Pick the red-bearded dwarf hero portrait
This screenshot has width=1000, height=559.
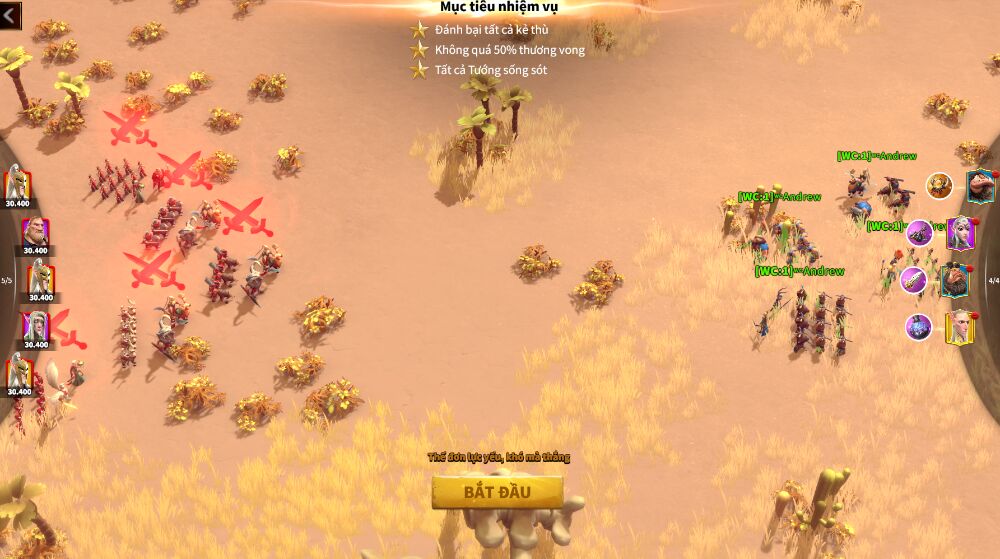[x=956, y=280]
